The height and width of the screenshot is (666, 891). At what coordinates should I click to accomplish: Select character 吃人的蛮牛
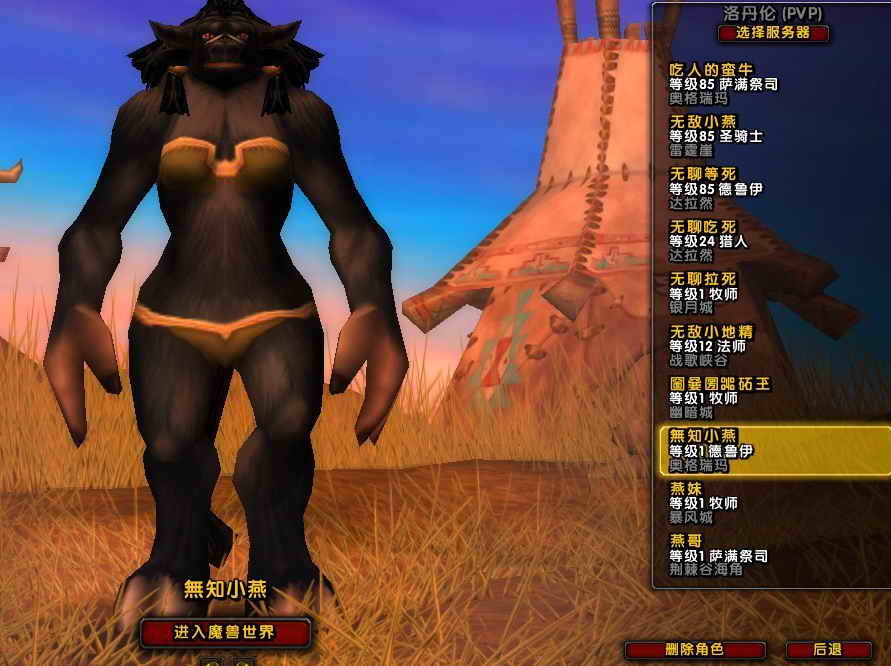760,84
